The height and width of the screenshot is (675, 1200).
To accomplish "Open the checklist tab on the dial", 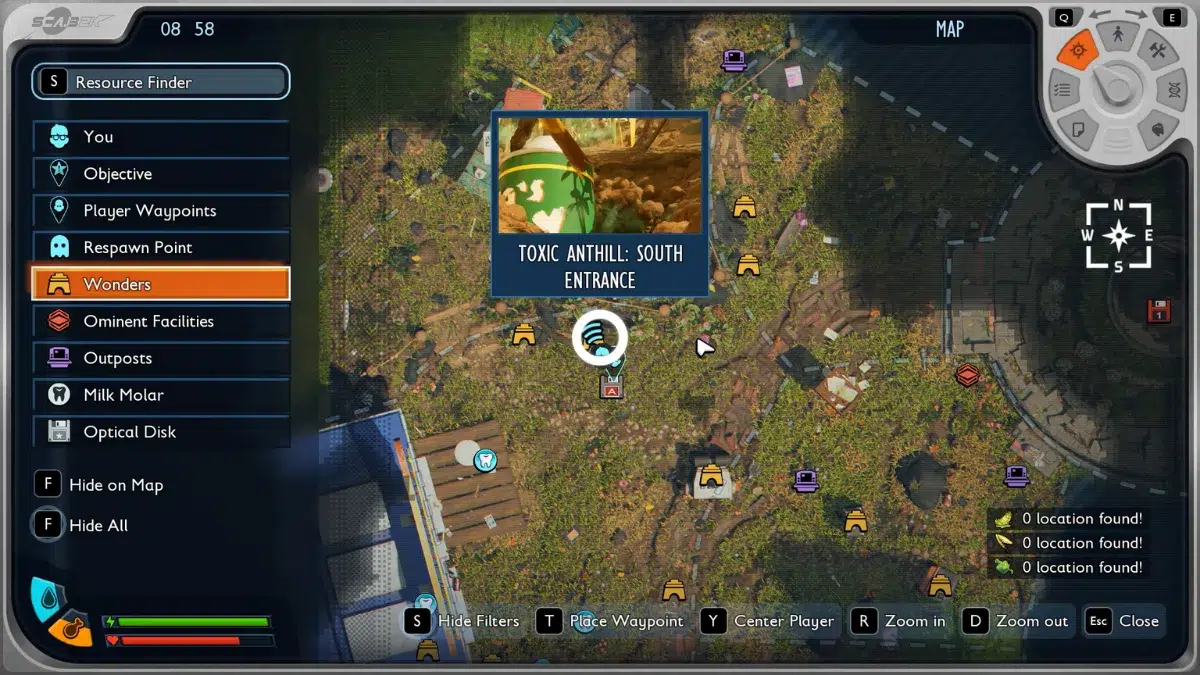I will coord(1064,90).
